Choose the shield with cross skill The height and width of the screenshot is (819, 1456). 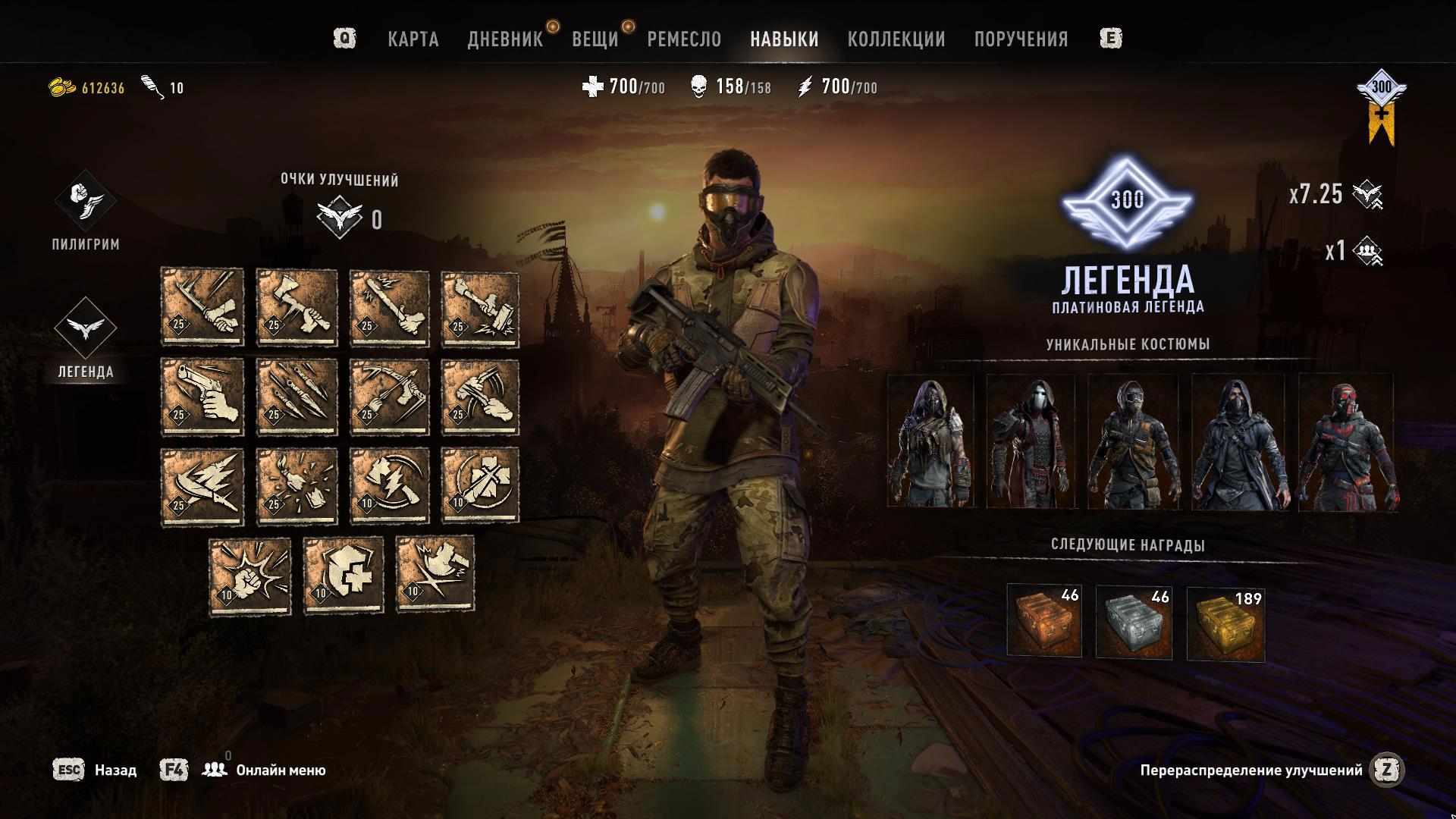coord(344,575)
